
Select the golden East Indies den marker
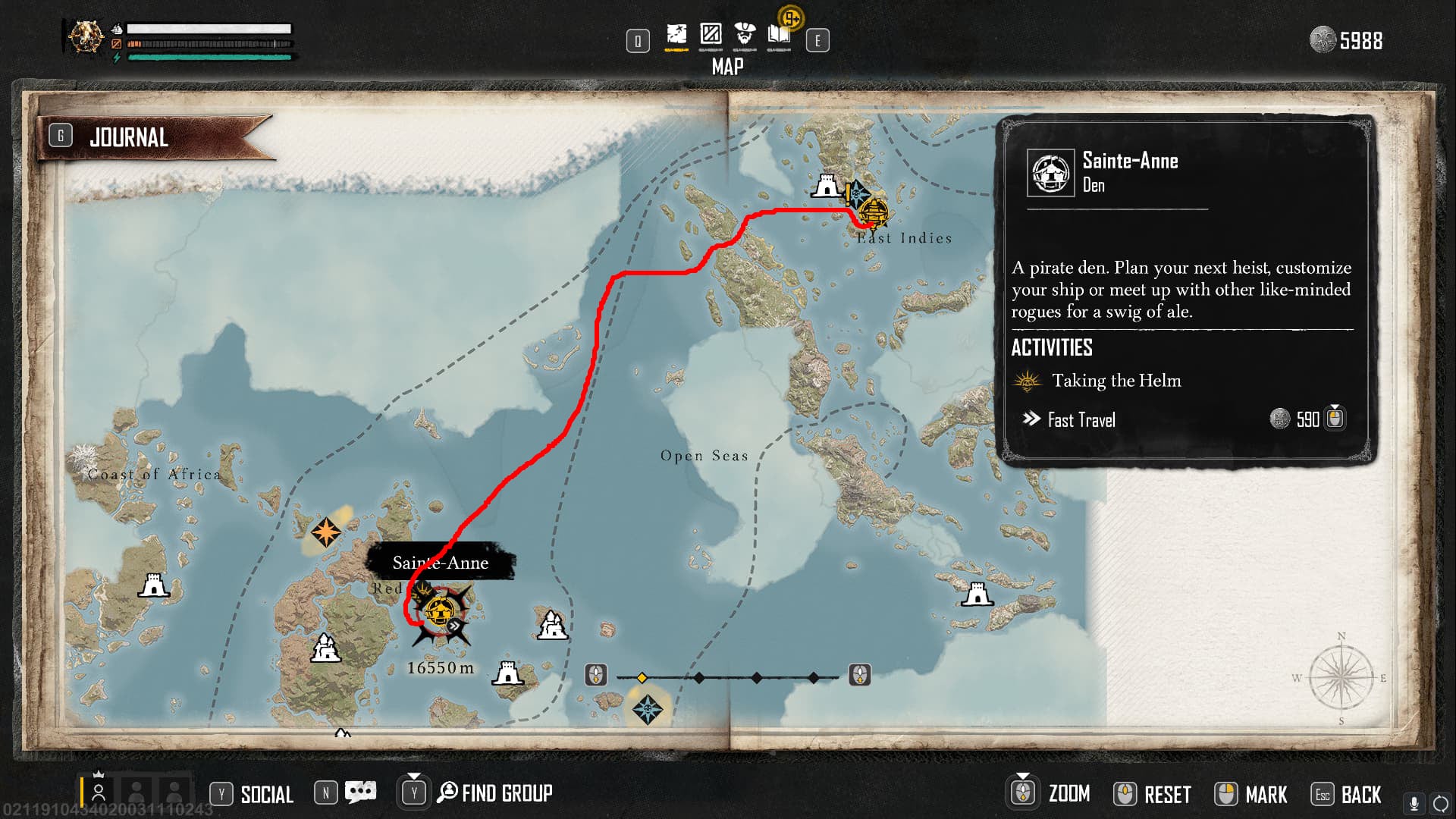874,212
